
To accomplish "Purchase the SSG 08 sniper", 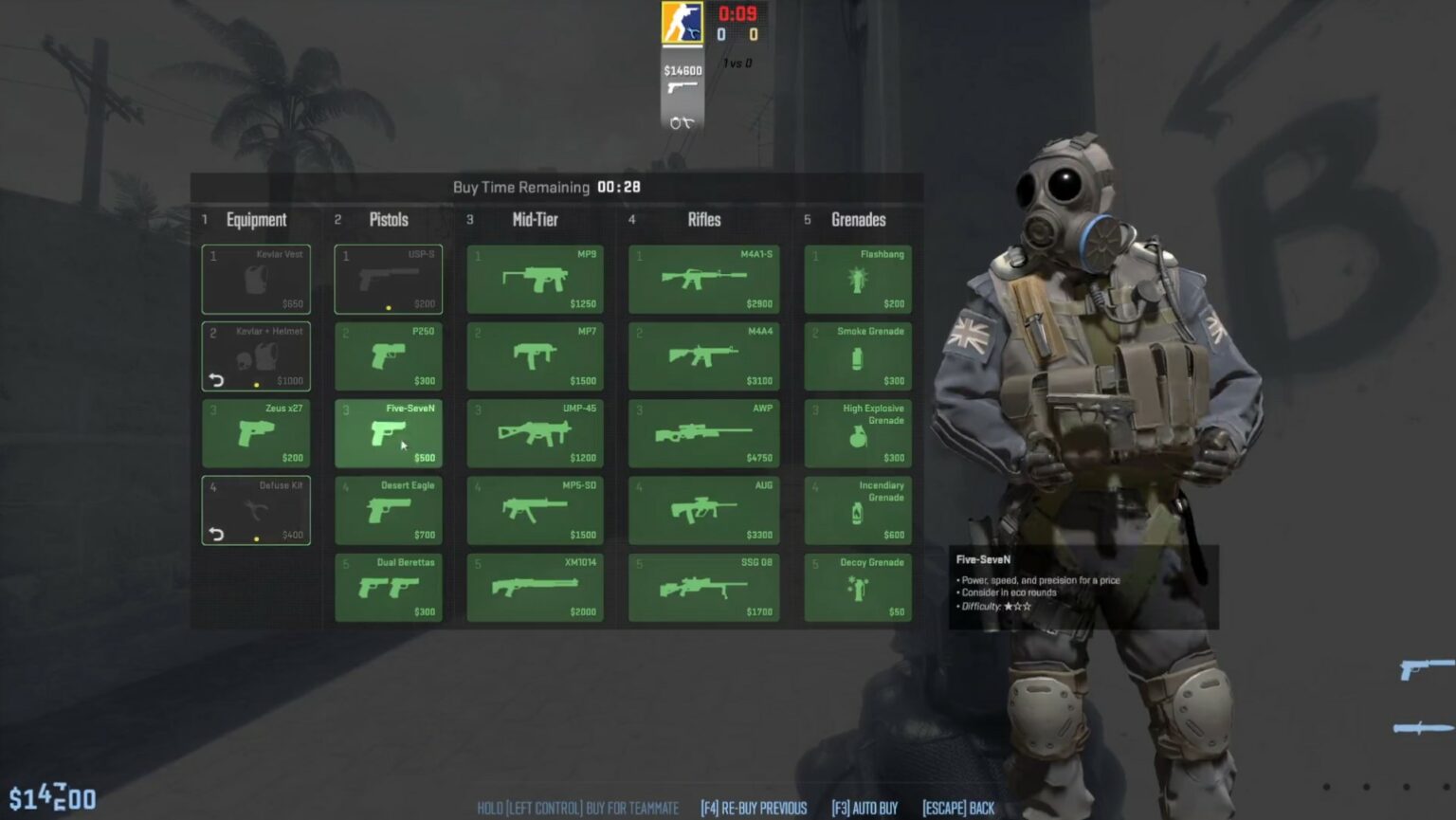I will tap(704, 587).
